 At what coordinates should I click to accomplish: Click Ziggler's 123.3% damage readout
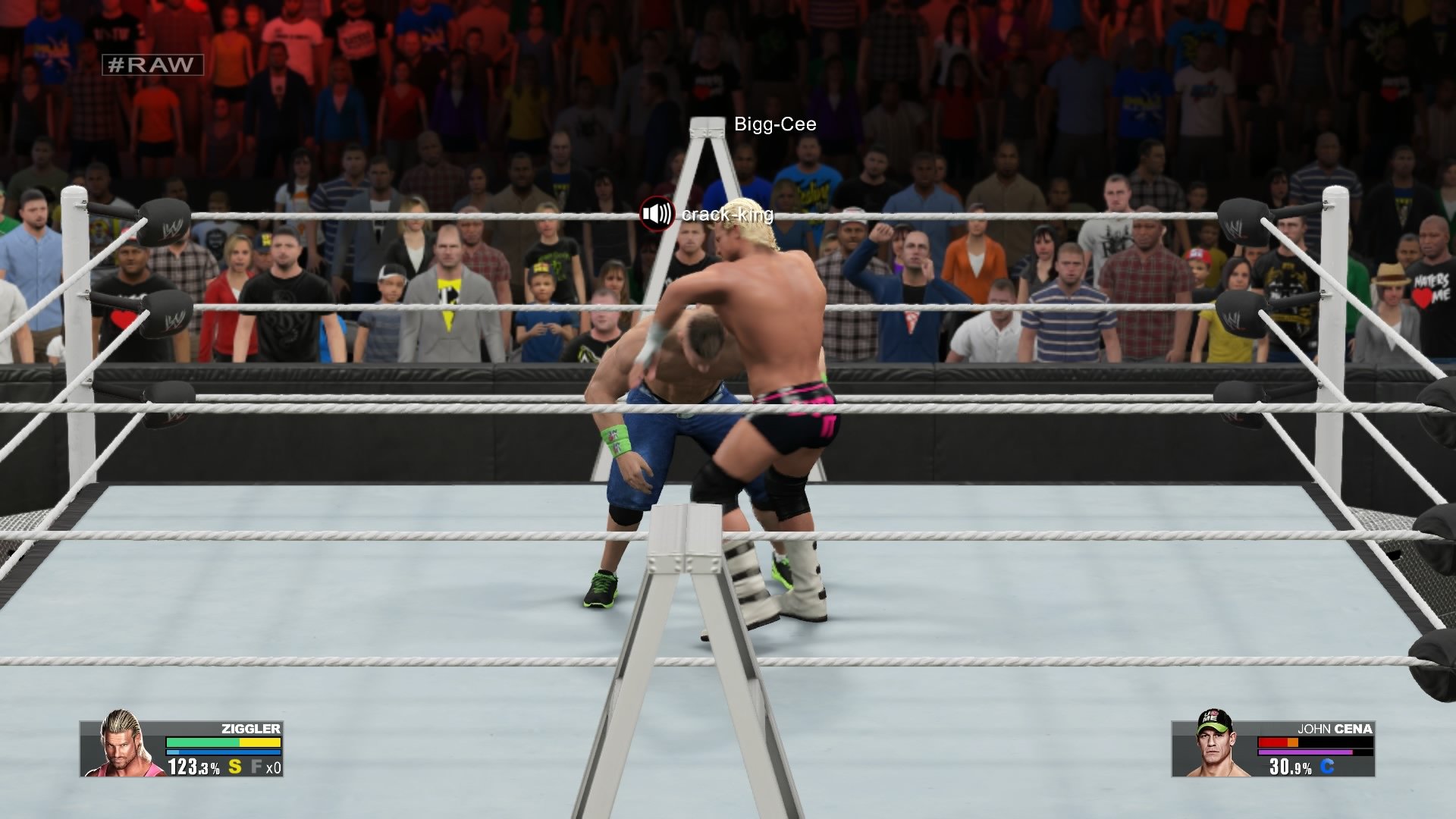[193, 767]
